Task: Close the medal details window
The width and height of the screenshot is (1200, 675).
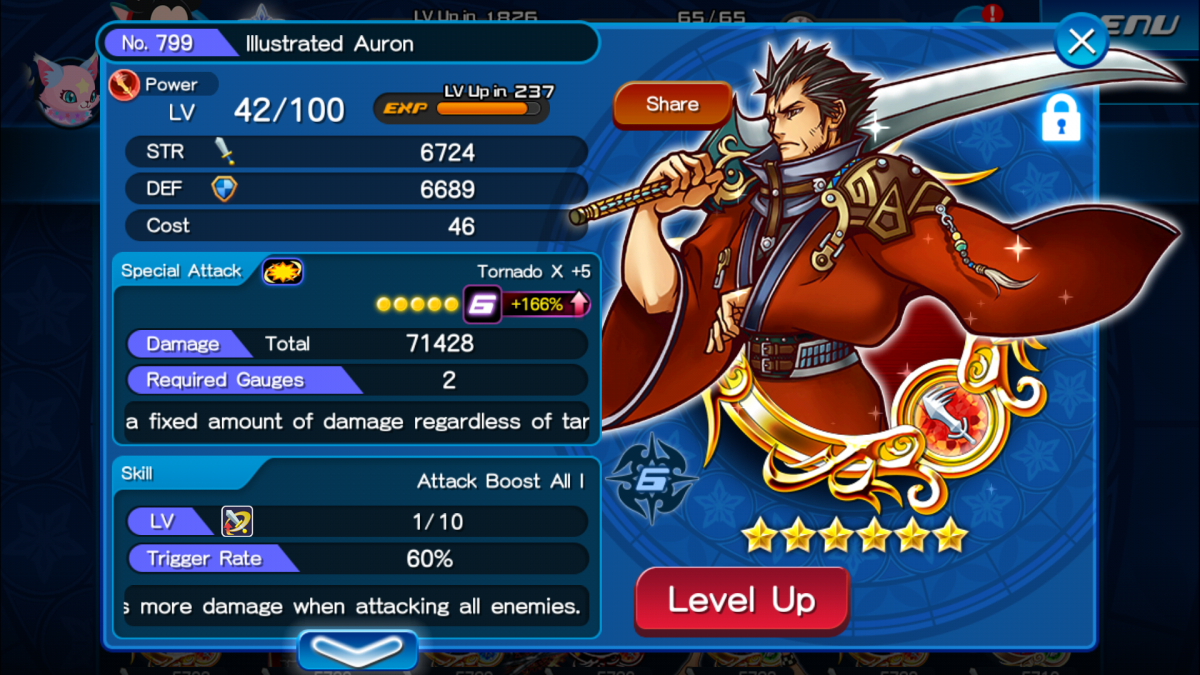Action: point(1081,43)
